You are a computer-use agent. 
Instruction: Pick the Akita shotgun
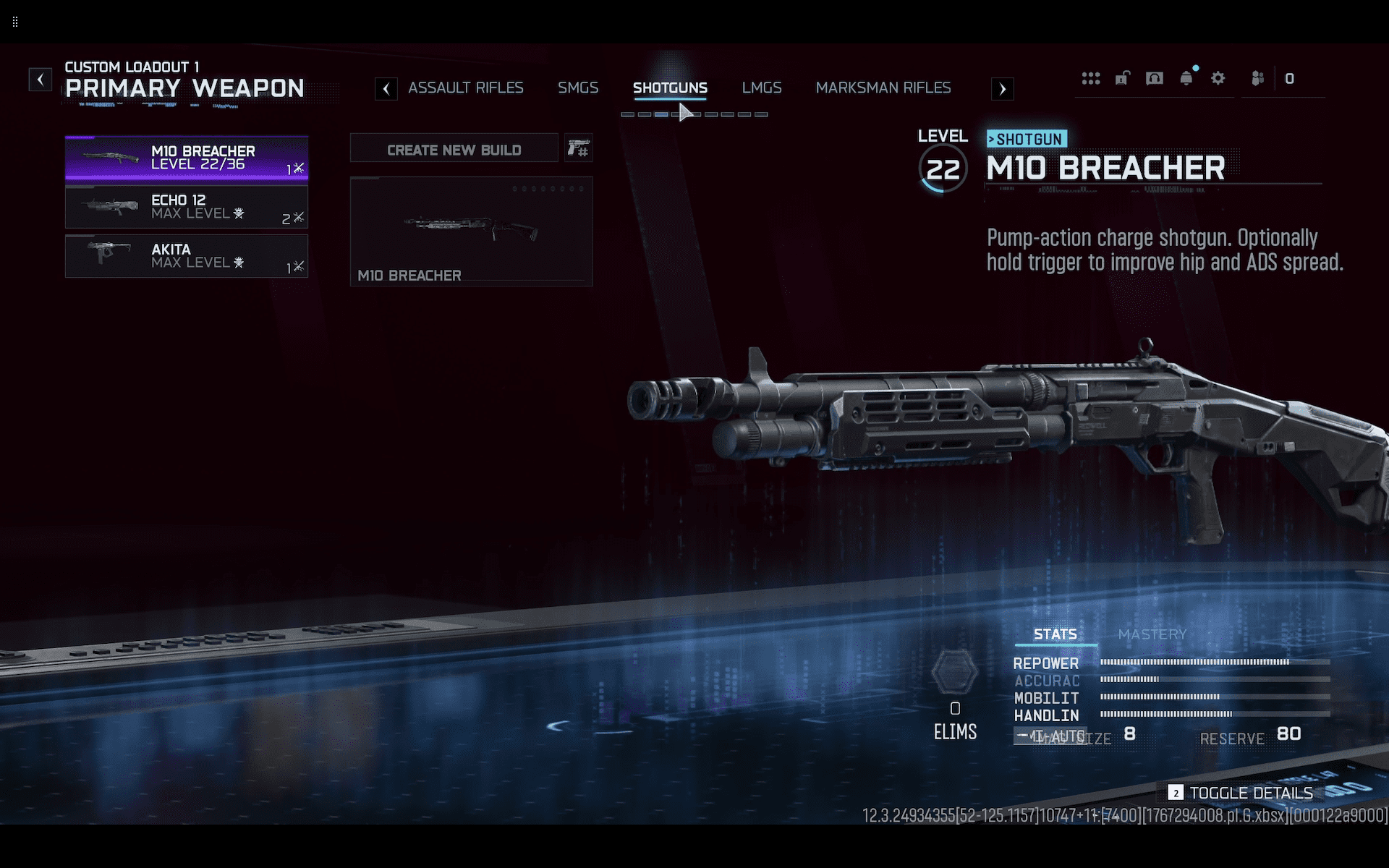(187, 256)
